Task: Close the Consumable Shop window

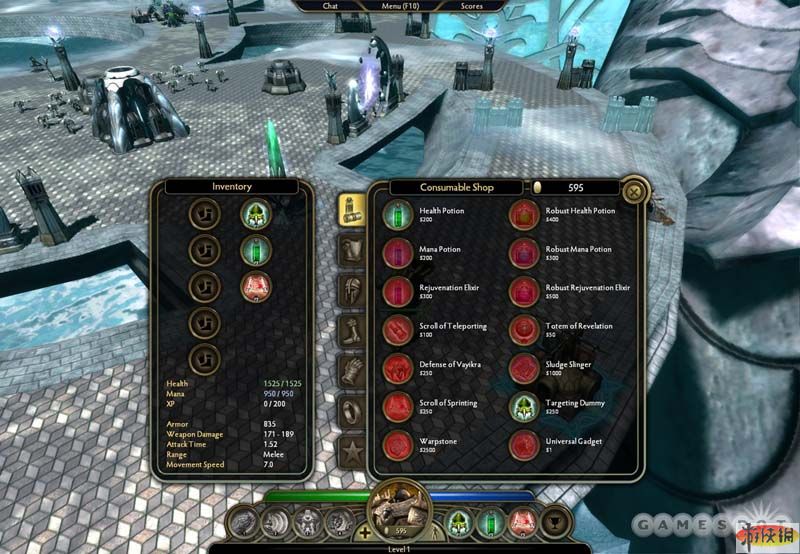Action: 633,191
